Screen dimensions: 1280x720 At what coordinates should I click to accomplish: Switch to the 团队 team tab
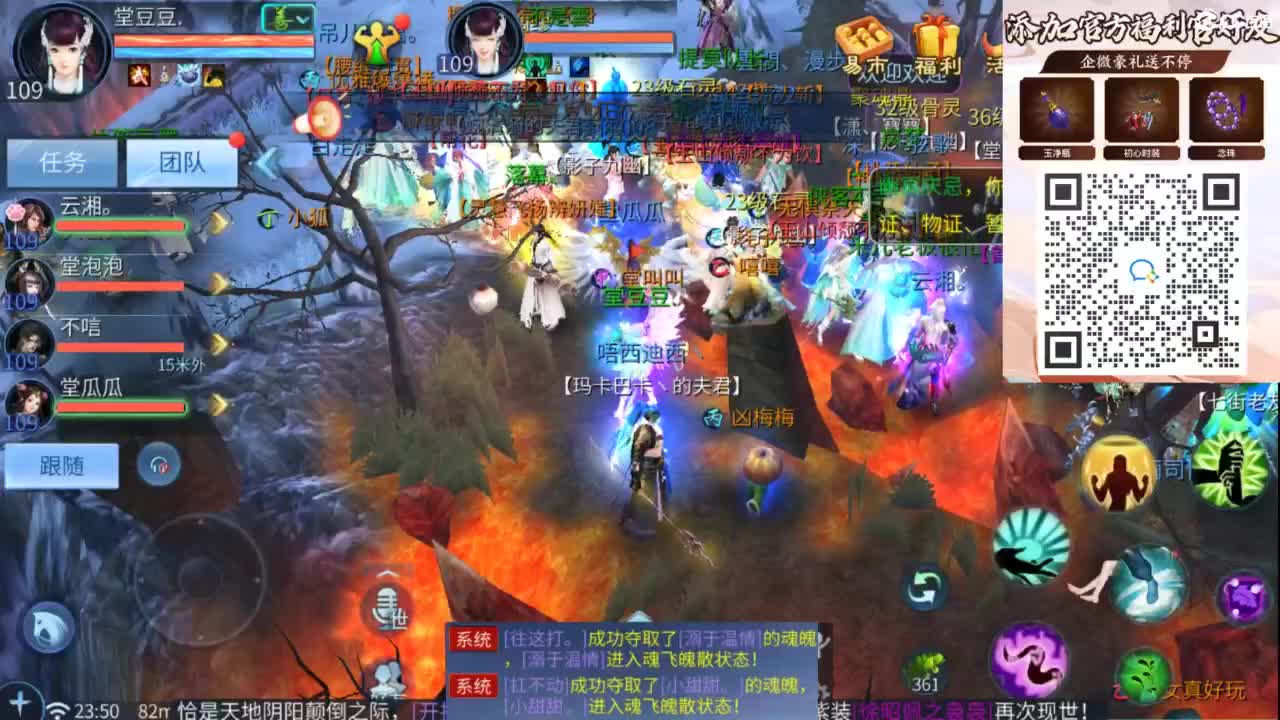tap(183, 162)
